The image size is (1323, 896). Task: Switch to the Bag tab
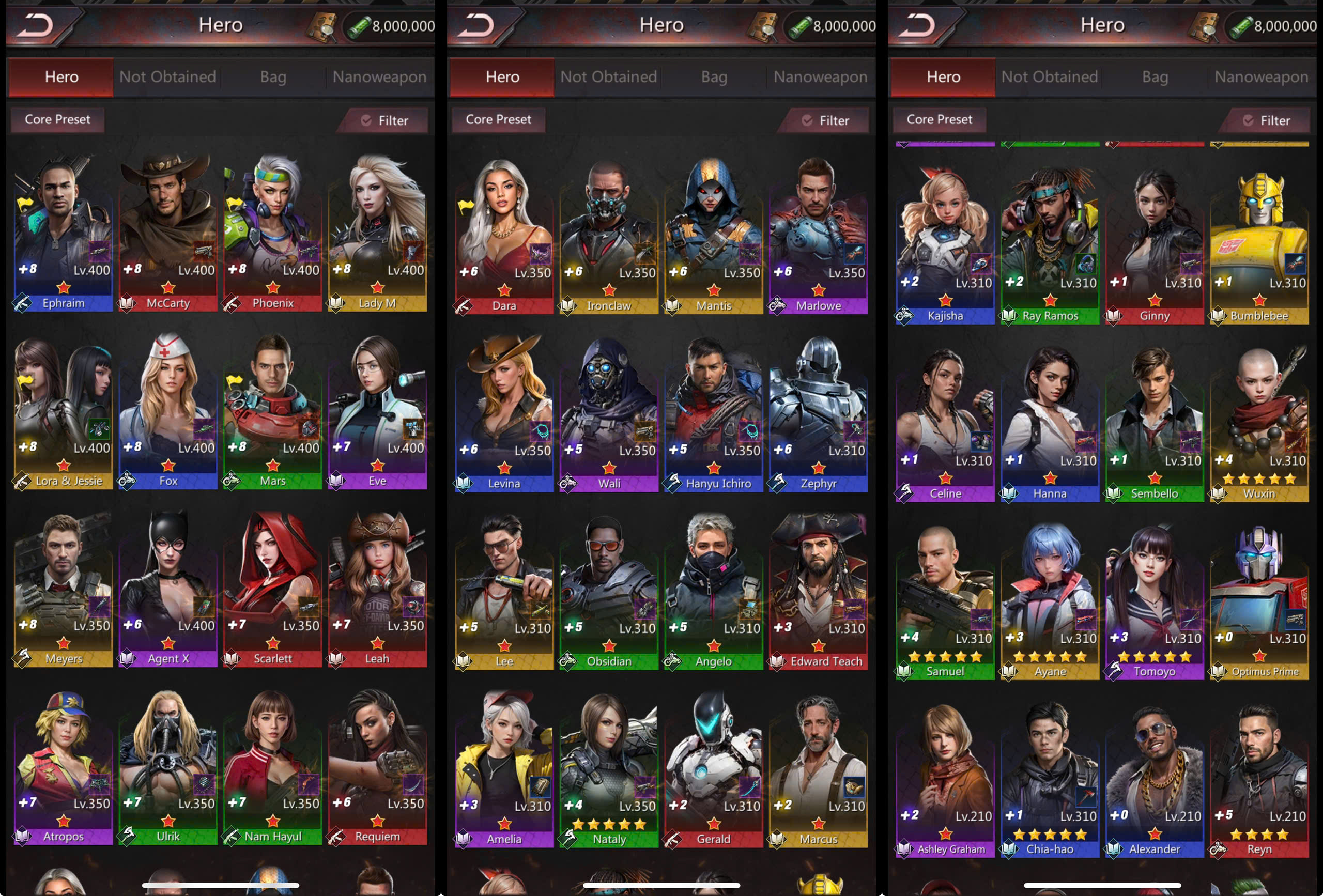click(x=273, y=77)
